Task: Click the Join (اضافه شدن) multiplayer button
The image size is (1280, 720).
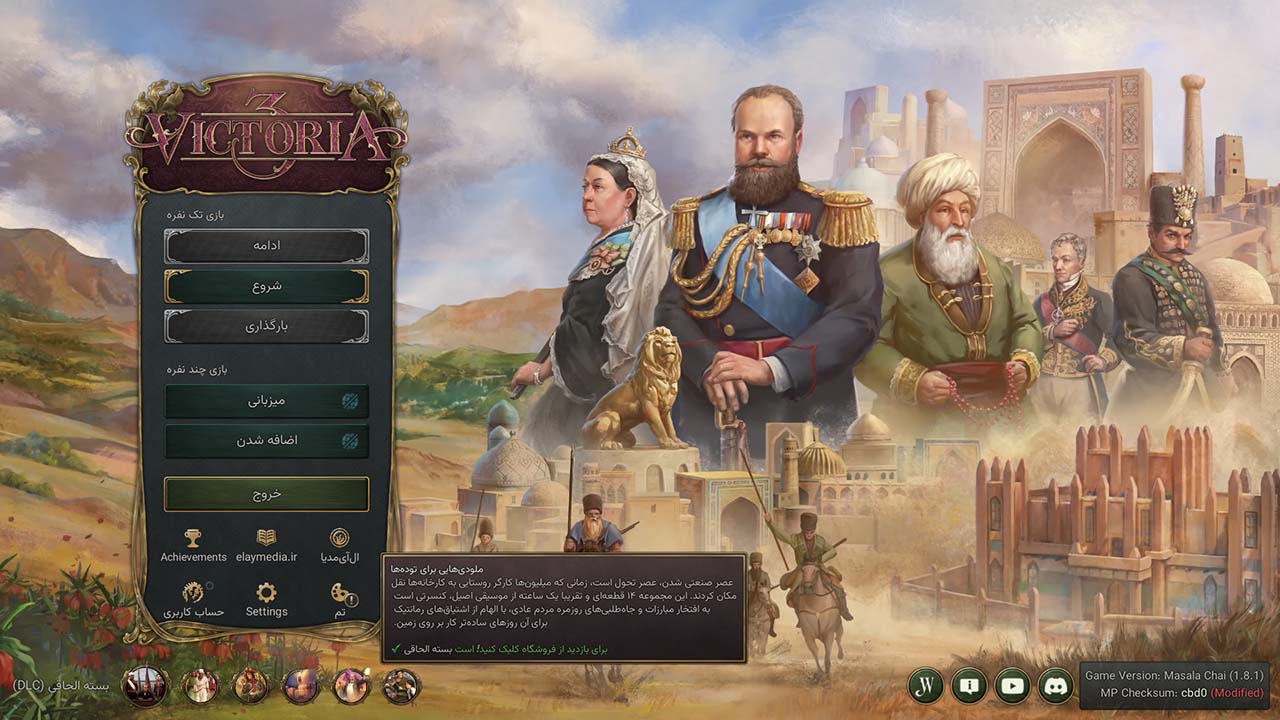Action: click(x=265, y=440)
